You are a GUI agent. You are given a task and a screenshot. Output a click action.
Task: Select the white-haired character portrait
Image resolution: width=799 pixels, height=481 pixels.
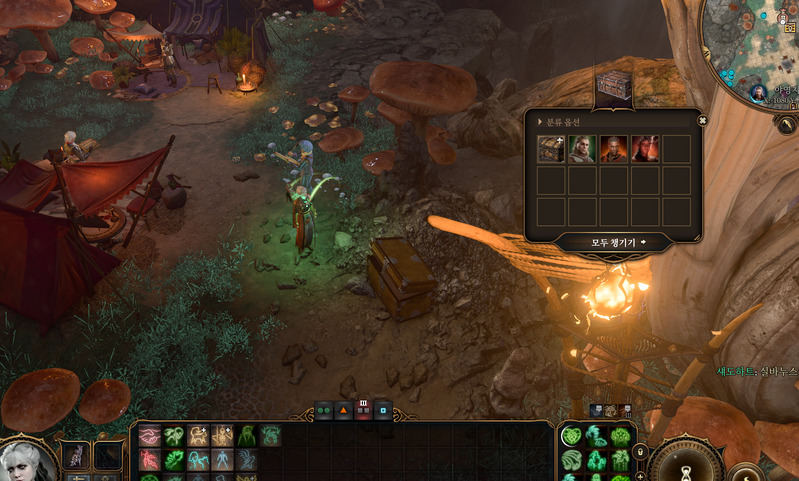click(x=26, y=460)
